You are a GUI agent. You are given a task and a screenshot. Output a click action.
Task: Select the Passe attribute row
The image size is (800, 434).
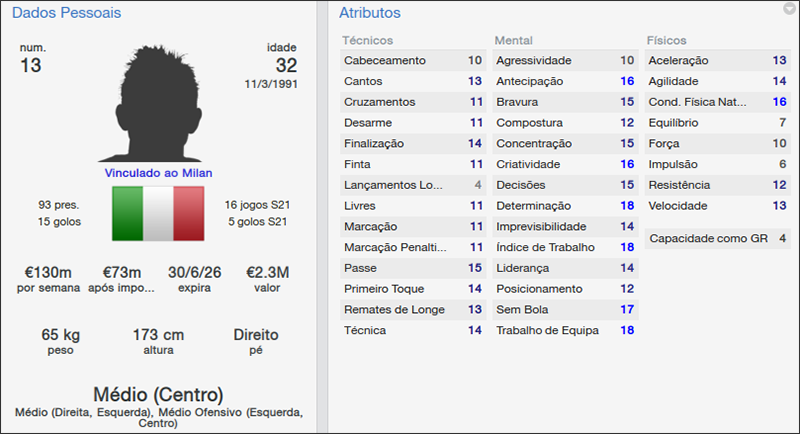click(x=413, y=268)
